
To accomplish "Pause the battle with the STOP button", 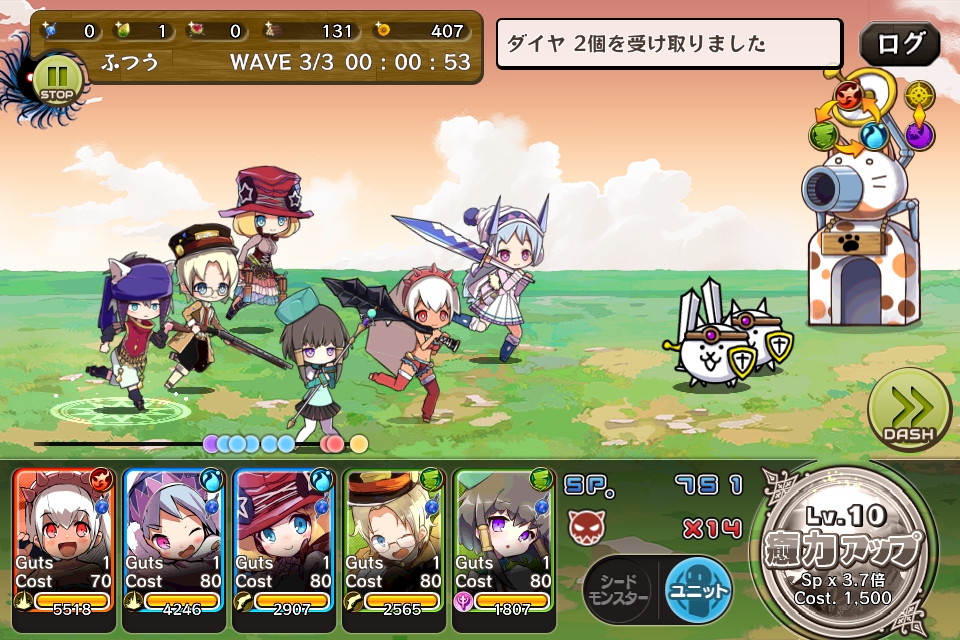I will 57,82.
